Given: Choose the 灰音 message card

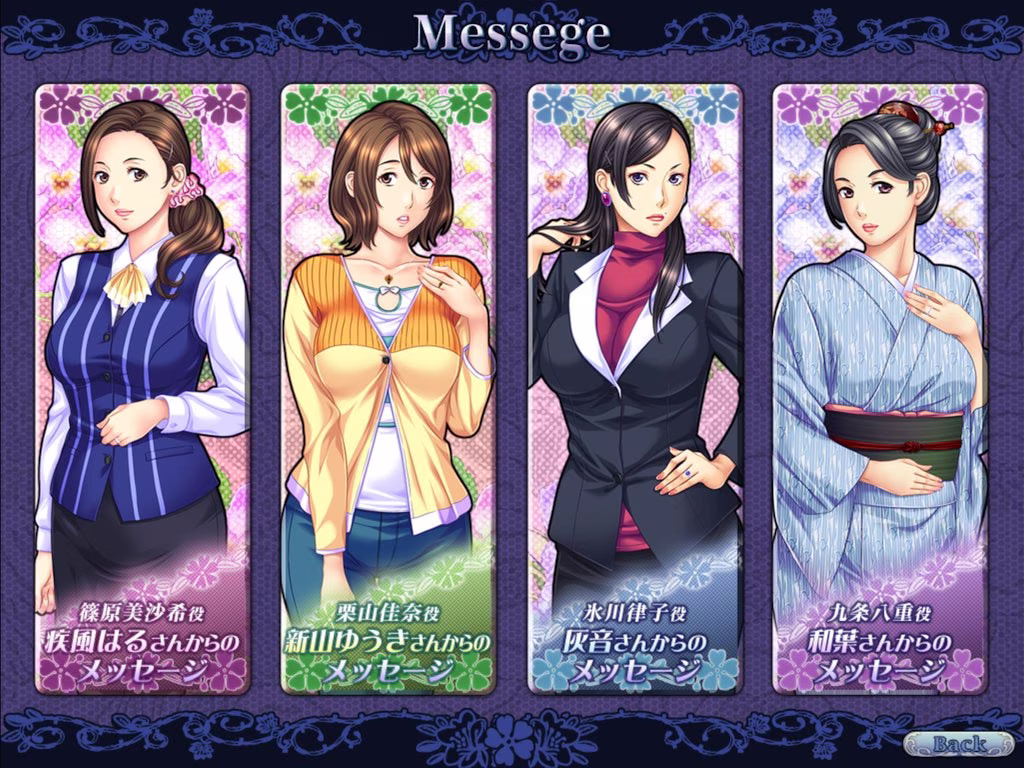Looking at the screenshot, I should (x=634, y=388).
